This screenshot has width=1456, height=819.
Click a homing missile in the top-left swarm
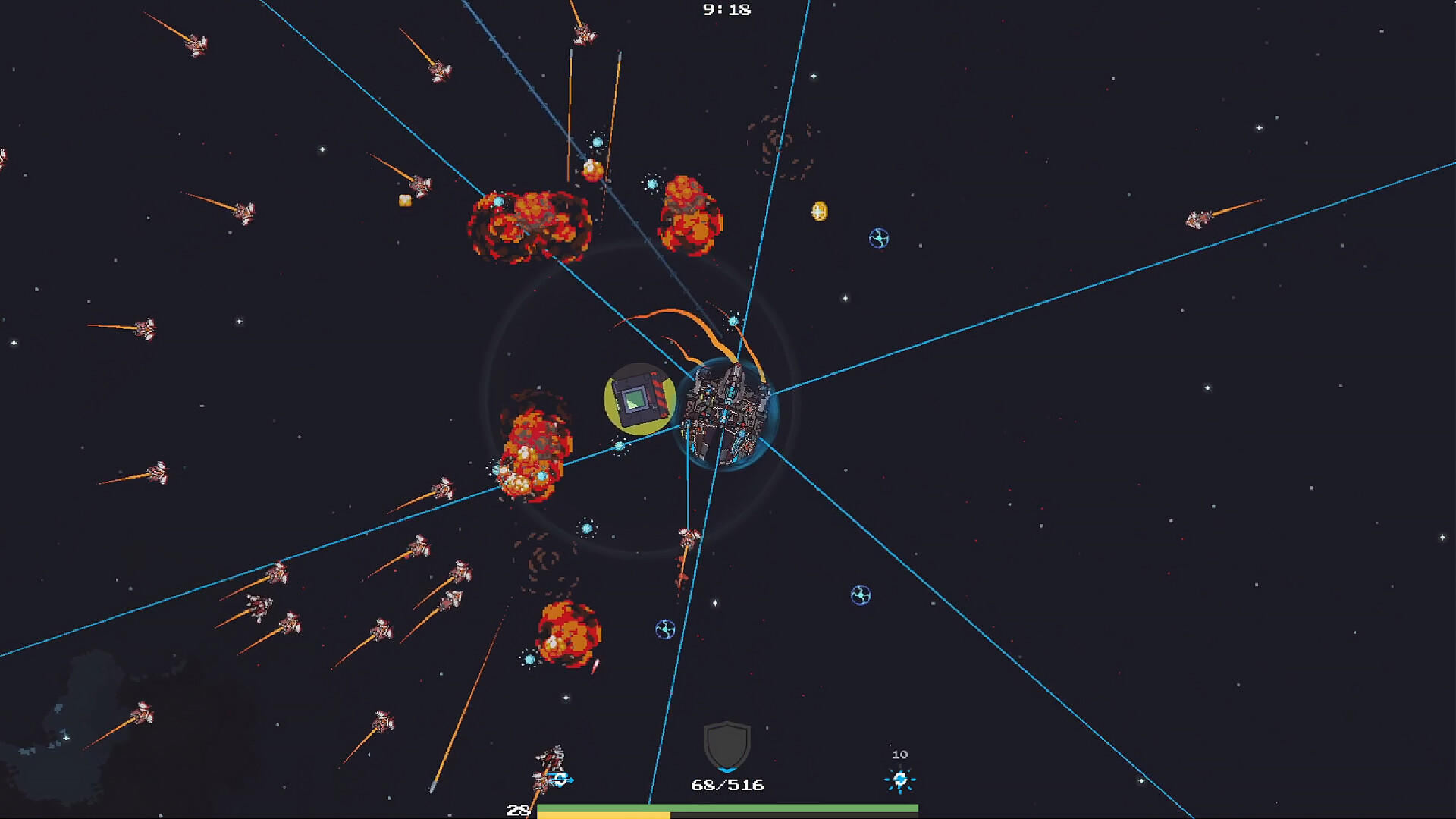197,45
